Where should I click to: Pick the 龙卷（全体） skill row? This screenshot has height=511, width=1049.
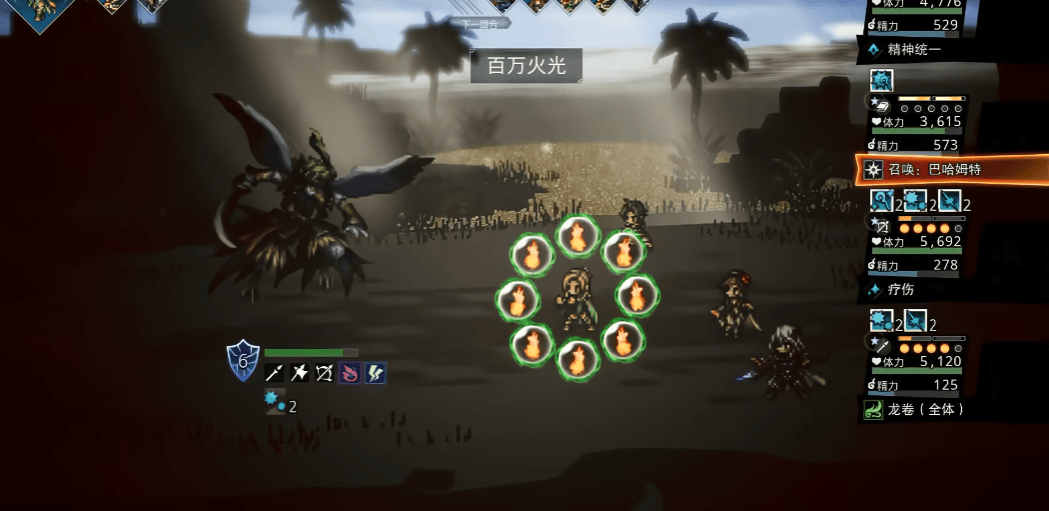click(950, 410)
